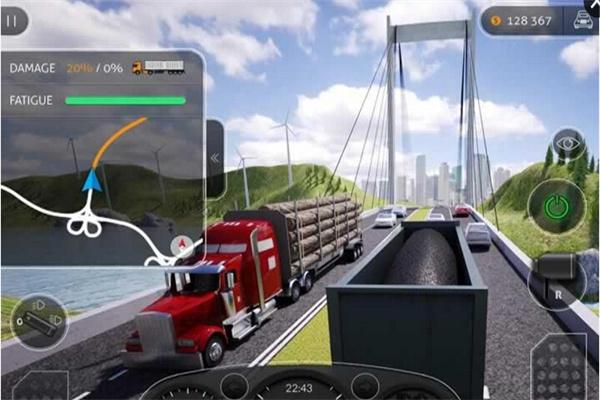
Task: Toggle the engine with the green power button
Action: [x=554, y=207]
